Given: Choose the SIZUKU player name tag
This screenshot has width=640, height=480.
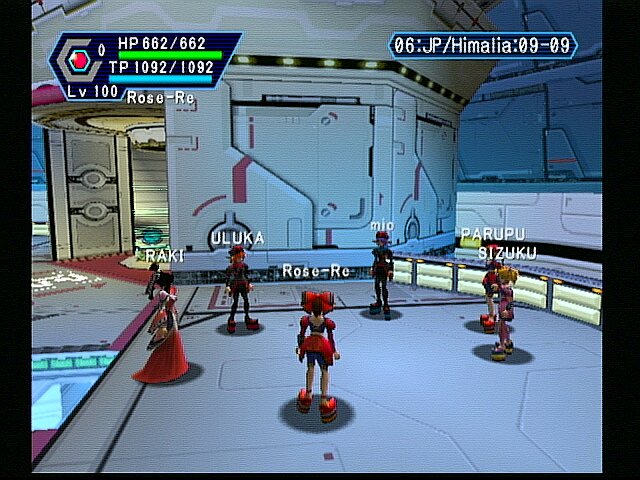Looking at the screenshot, I should pos(506,253).
